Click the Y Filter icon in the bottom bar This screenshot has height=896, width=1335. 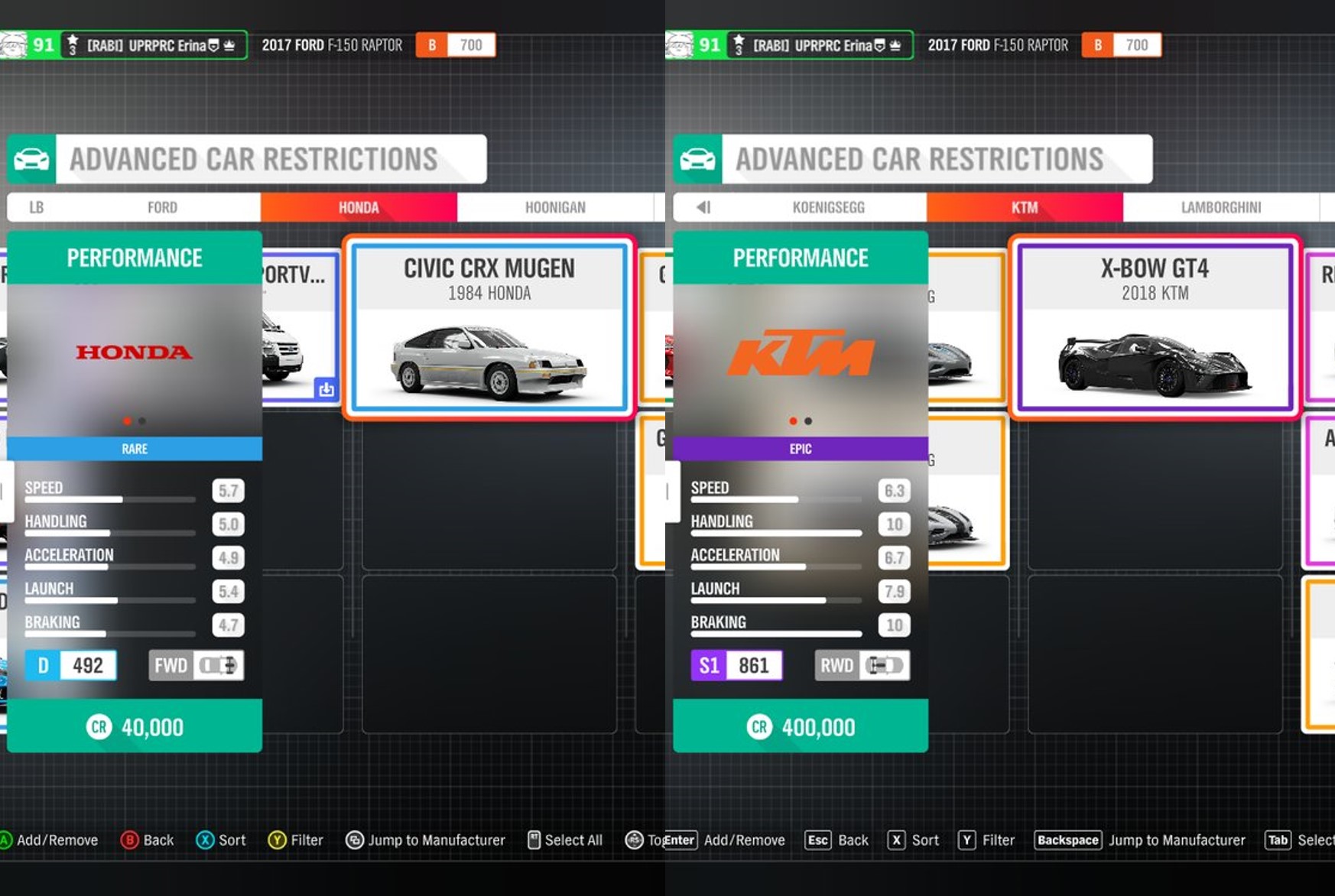(x=275, y=839)
